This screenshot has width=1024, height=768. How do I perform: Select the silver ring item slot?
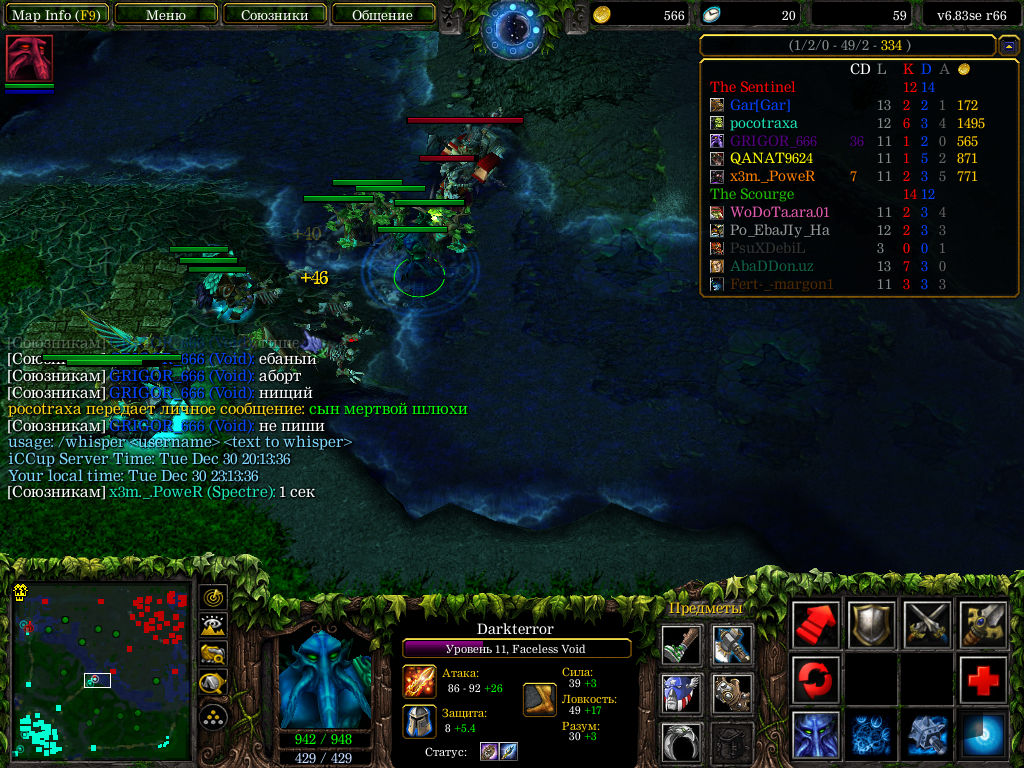click(x=681, y=741)
